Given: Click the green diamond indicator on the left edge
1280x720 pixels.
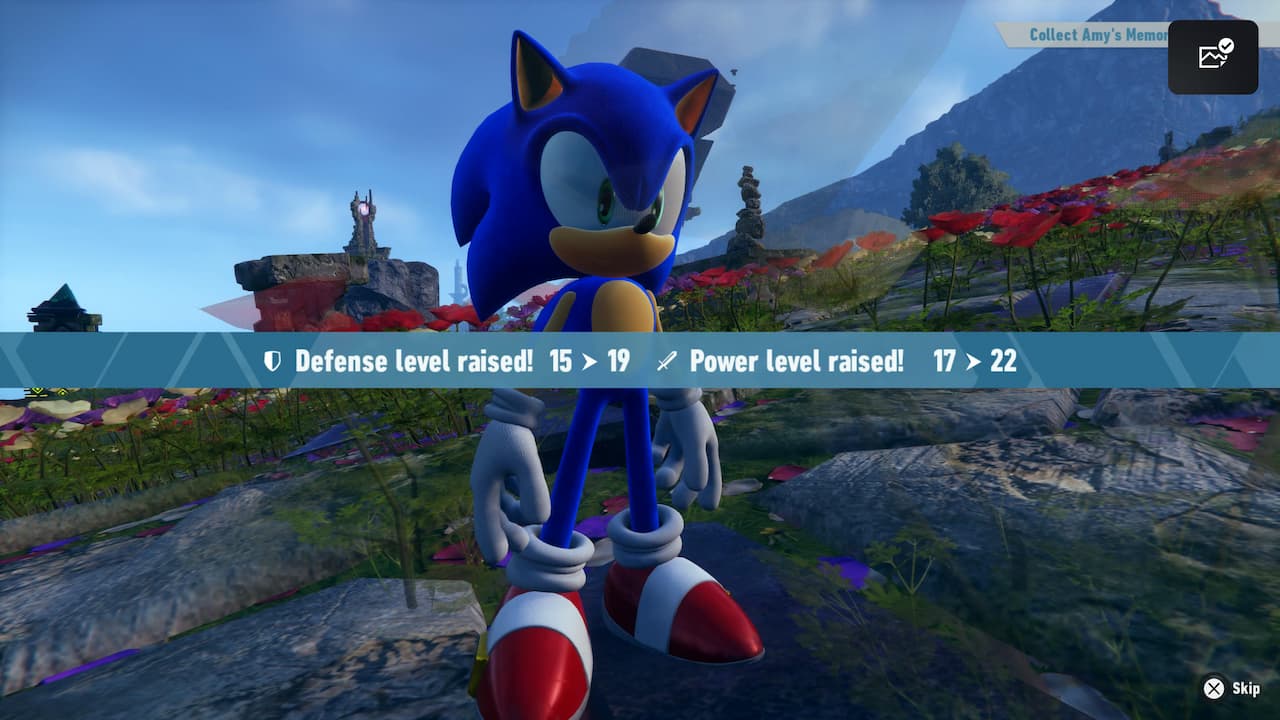Looking at the screenshot, I should (62, 392).
